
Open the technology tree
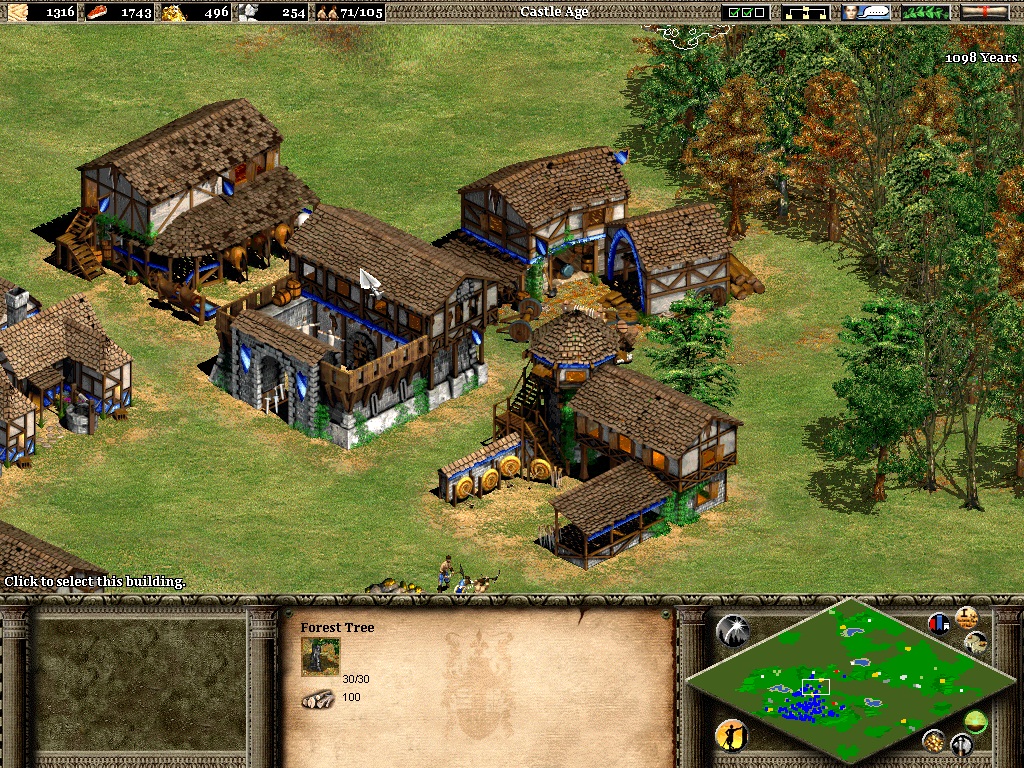pyautogui.click(x=808, y=12)
